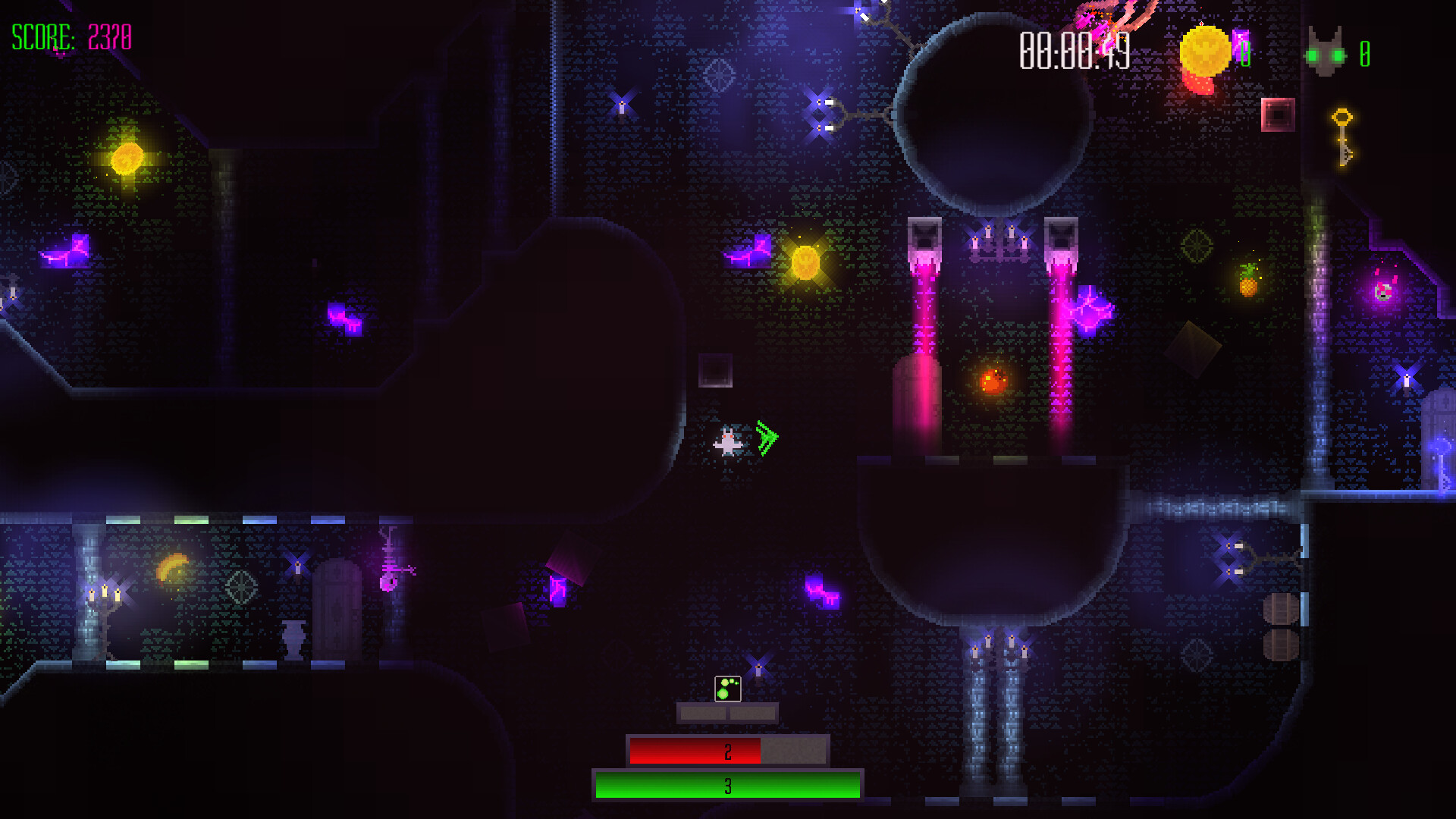The height and width of the screenshot is (819, 1456).
Task: Toggle the green arrow direction marker
Action: click(766, 440)
